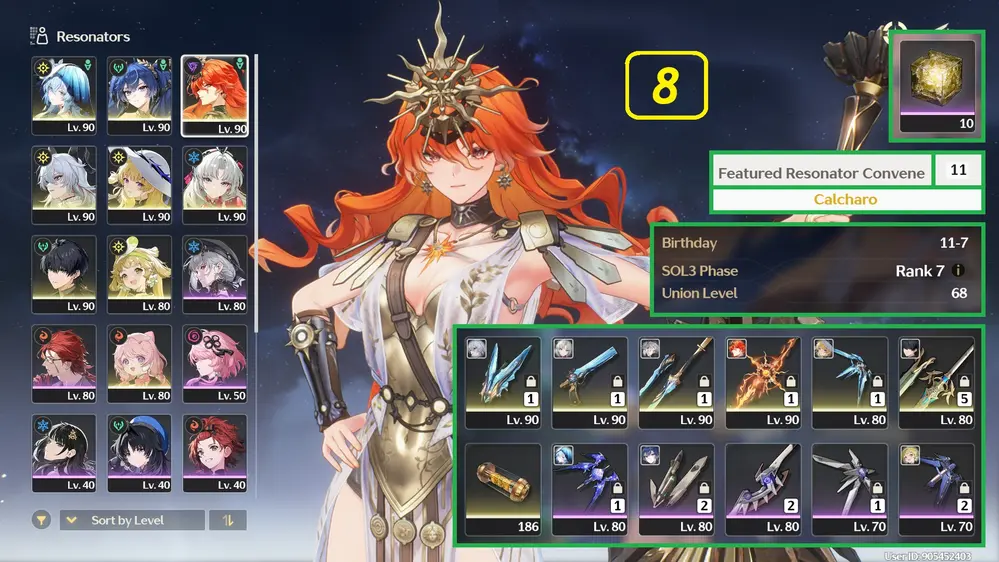Show info for SOL3 Phase rank
Viewport: 999px width, 562px height.
pyautogui.click(x=959, y=271)
